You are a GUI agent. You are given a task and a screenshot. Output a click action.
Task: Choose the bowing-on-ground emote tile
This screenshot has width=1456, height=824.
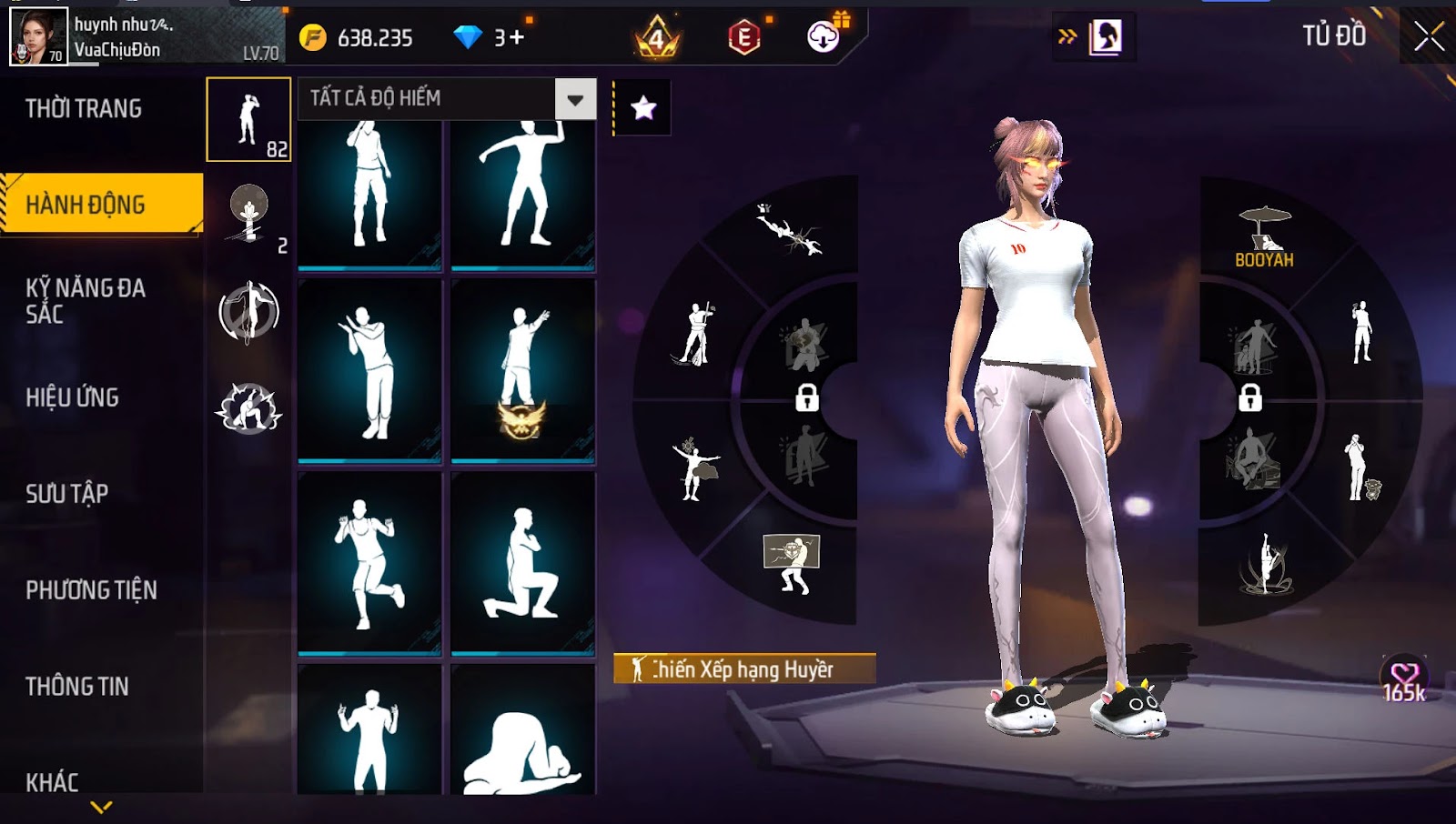tap(522, 732)
